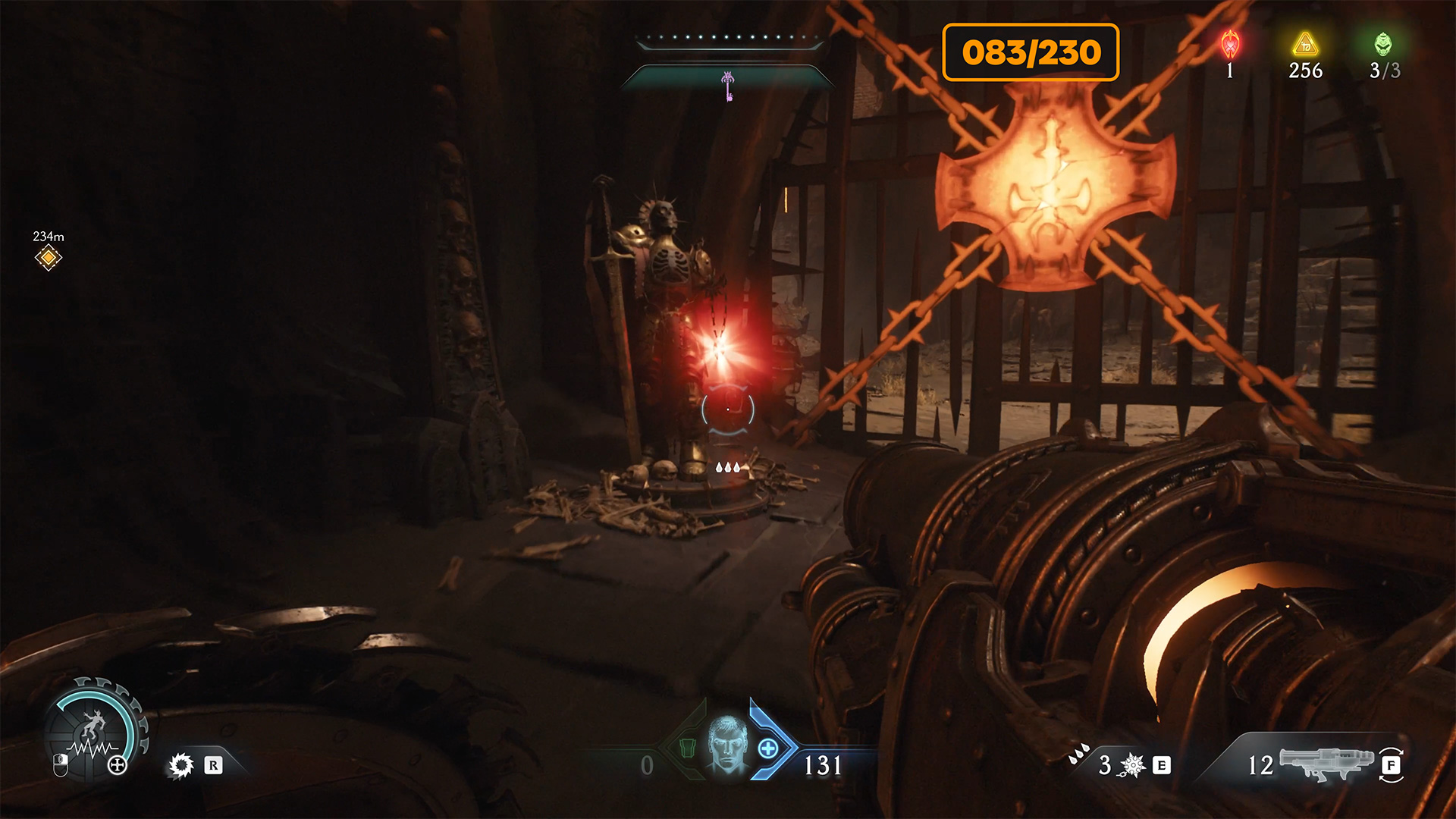Click the red demon secrets icon
The width and height of the screenshot is (1456, 819).
[x=1230, y=45]
